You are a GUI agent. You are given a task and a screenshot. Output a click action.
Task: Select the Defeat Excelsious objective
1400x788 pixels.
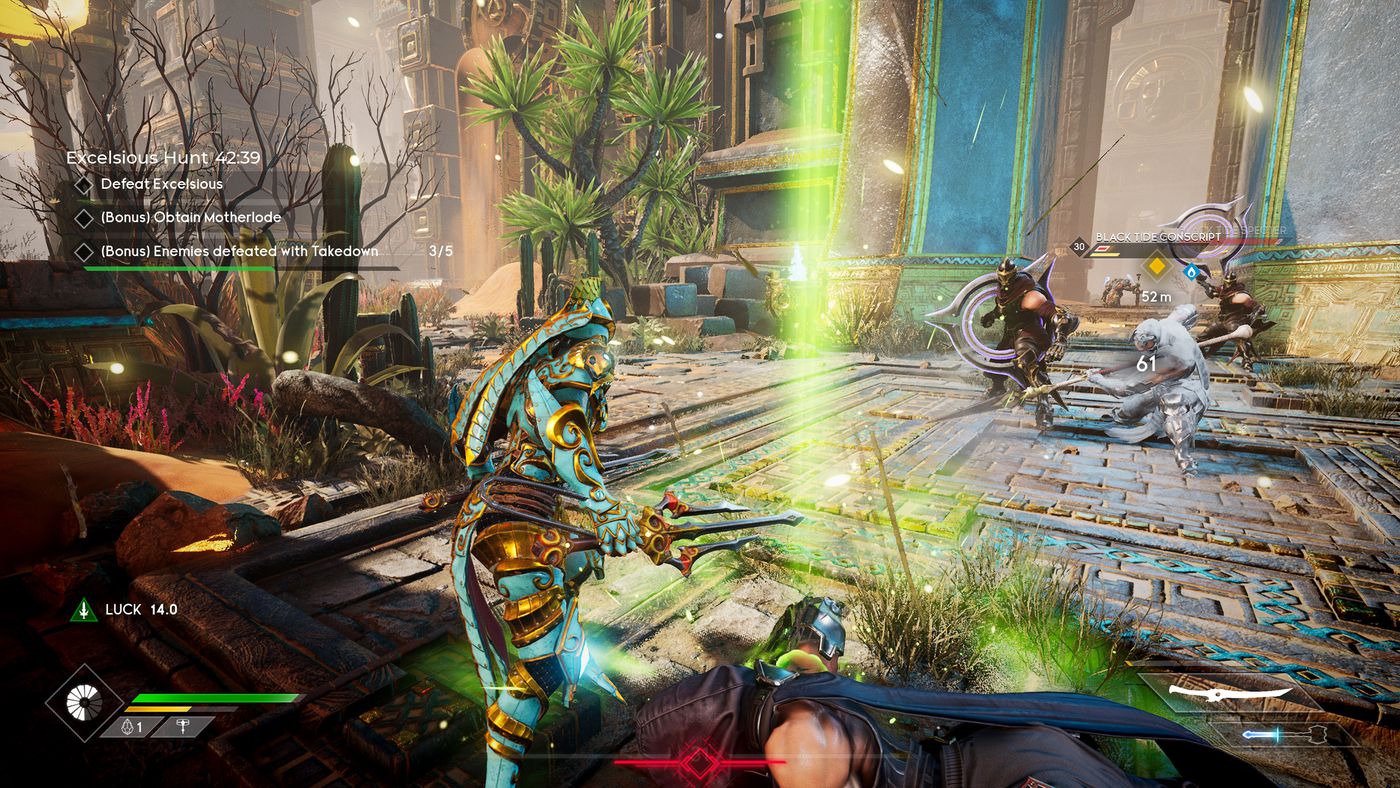coord(161,184)
